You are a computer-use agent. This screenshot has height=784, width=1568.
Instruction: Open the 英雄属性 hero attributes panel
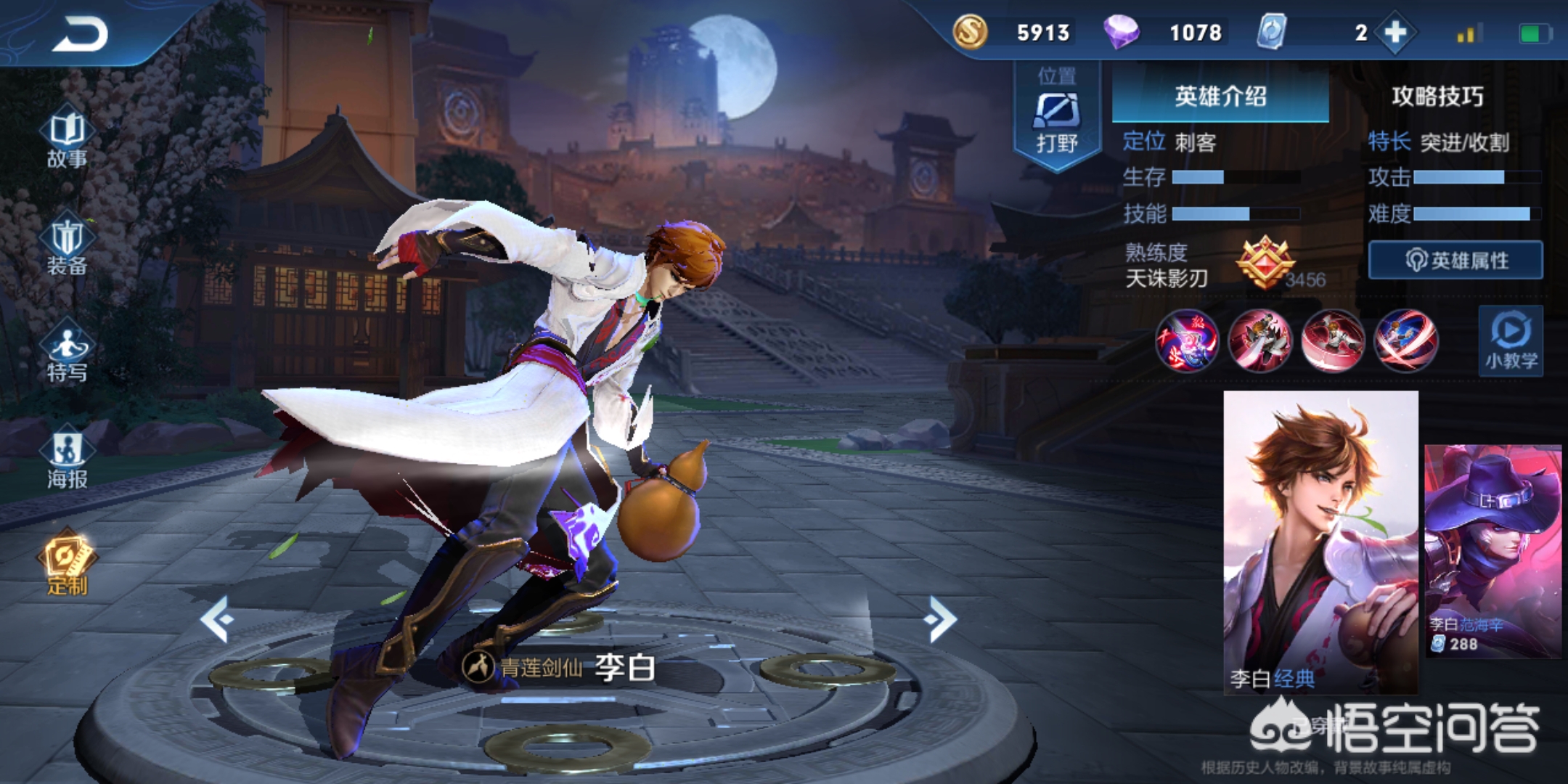click(x=1455, y=260)
